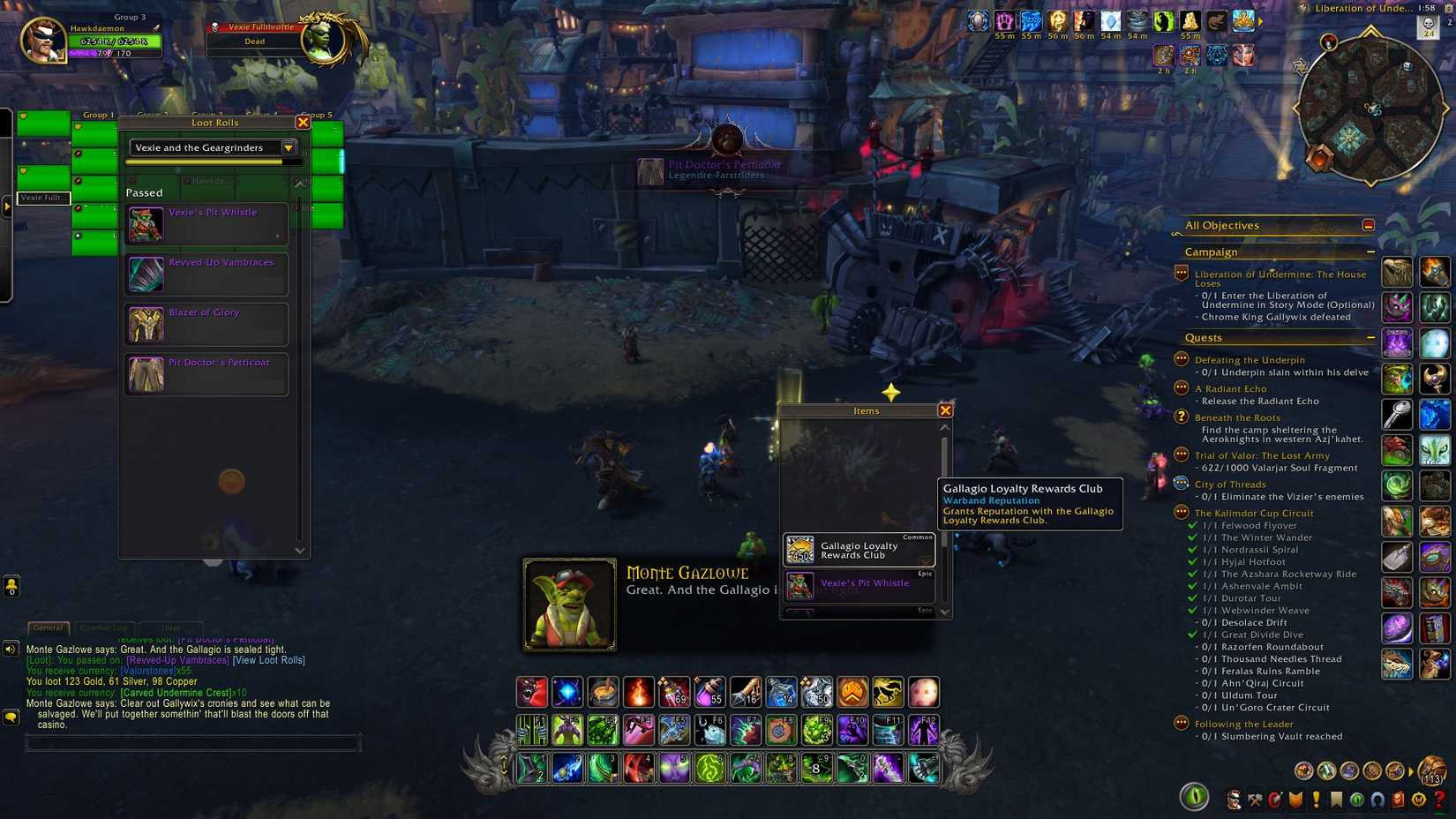The height and width of the screenshot is (819, 1456).
Task: Collapse the Quests section
Action: pos(1371,337)
